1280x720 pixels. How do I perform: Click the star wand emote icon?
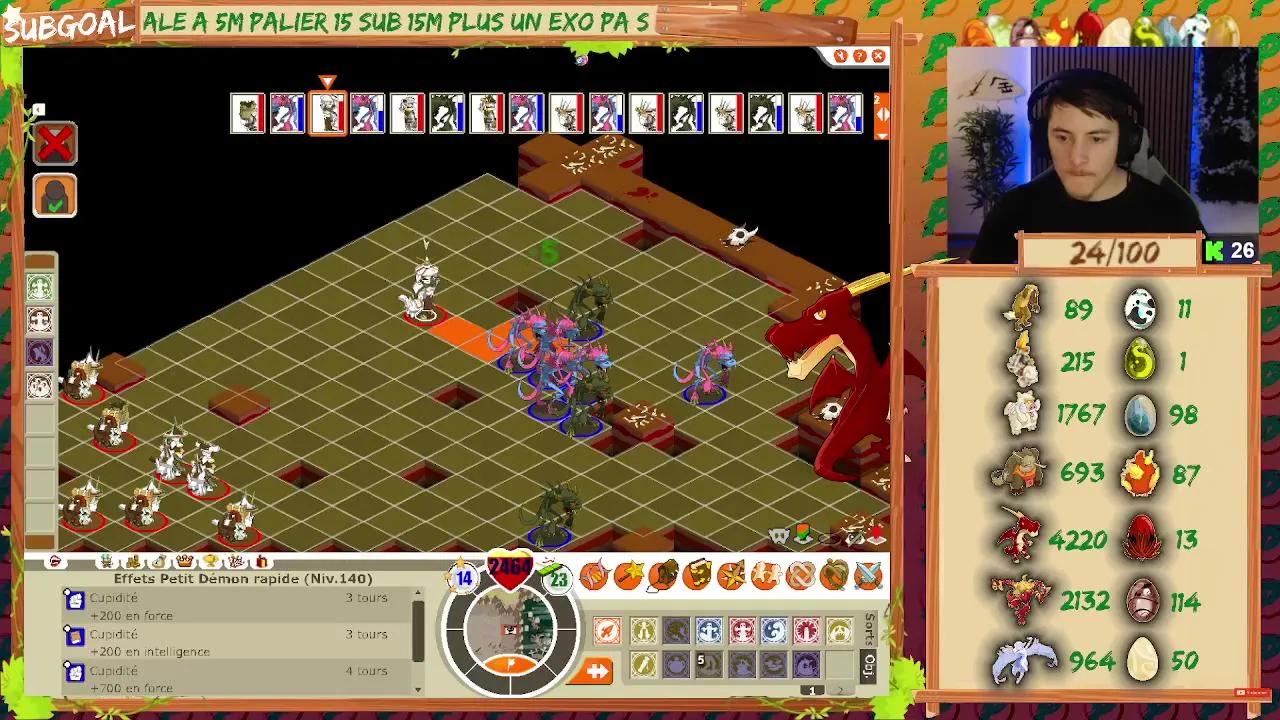627,575
